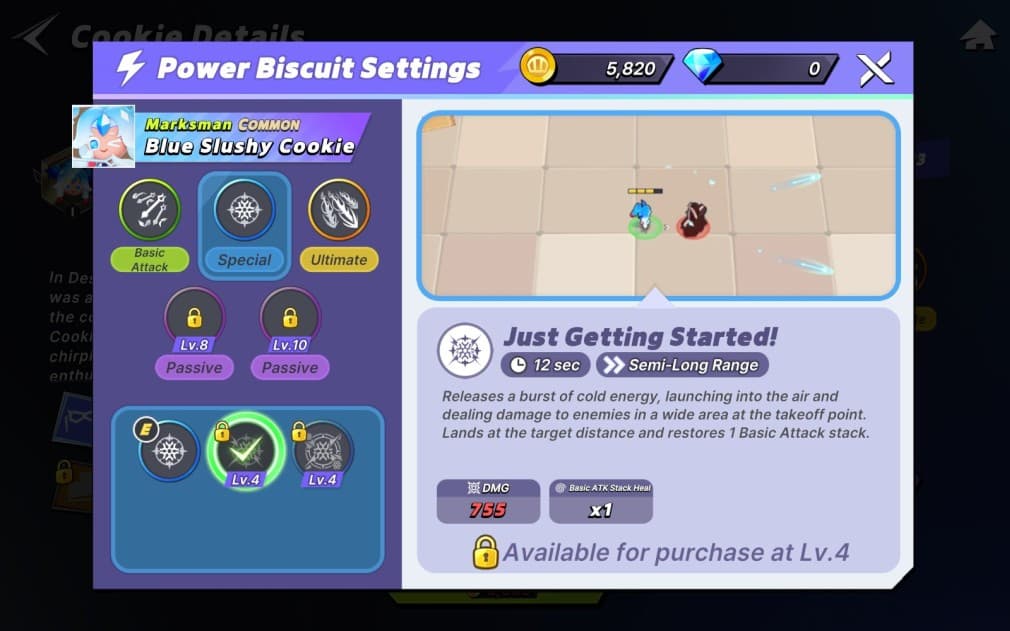Return to the home screen
This screenshot has width=1010, height=631.
(977, 35)
